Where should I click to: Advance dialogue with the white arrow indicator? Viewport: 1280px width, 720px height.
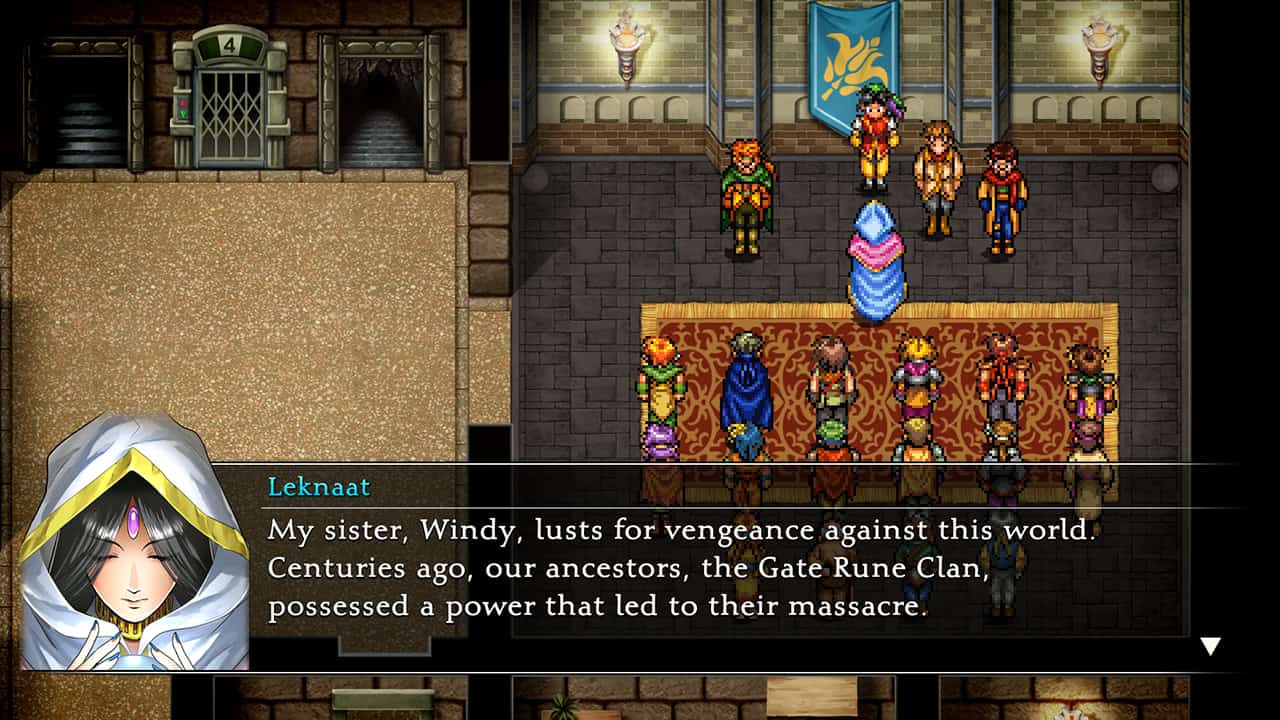(x=1210, y=646)
